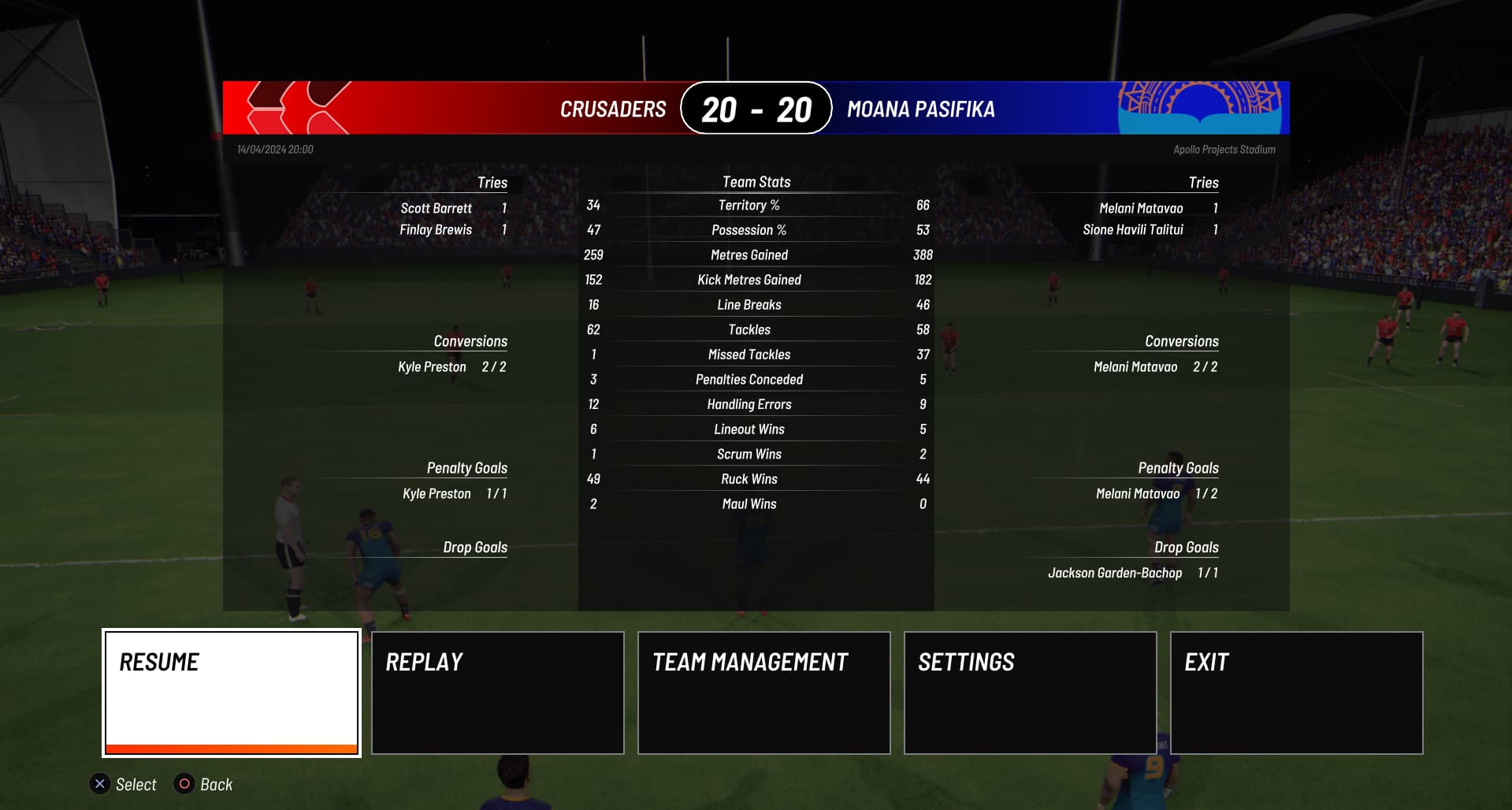Open the Replay option
The width and height of the screenshot is (1512, 810).
(x=498, y=693)
